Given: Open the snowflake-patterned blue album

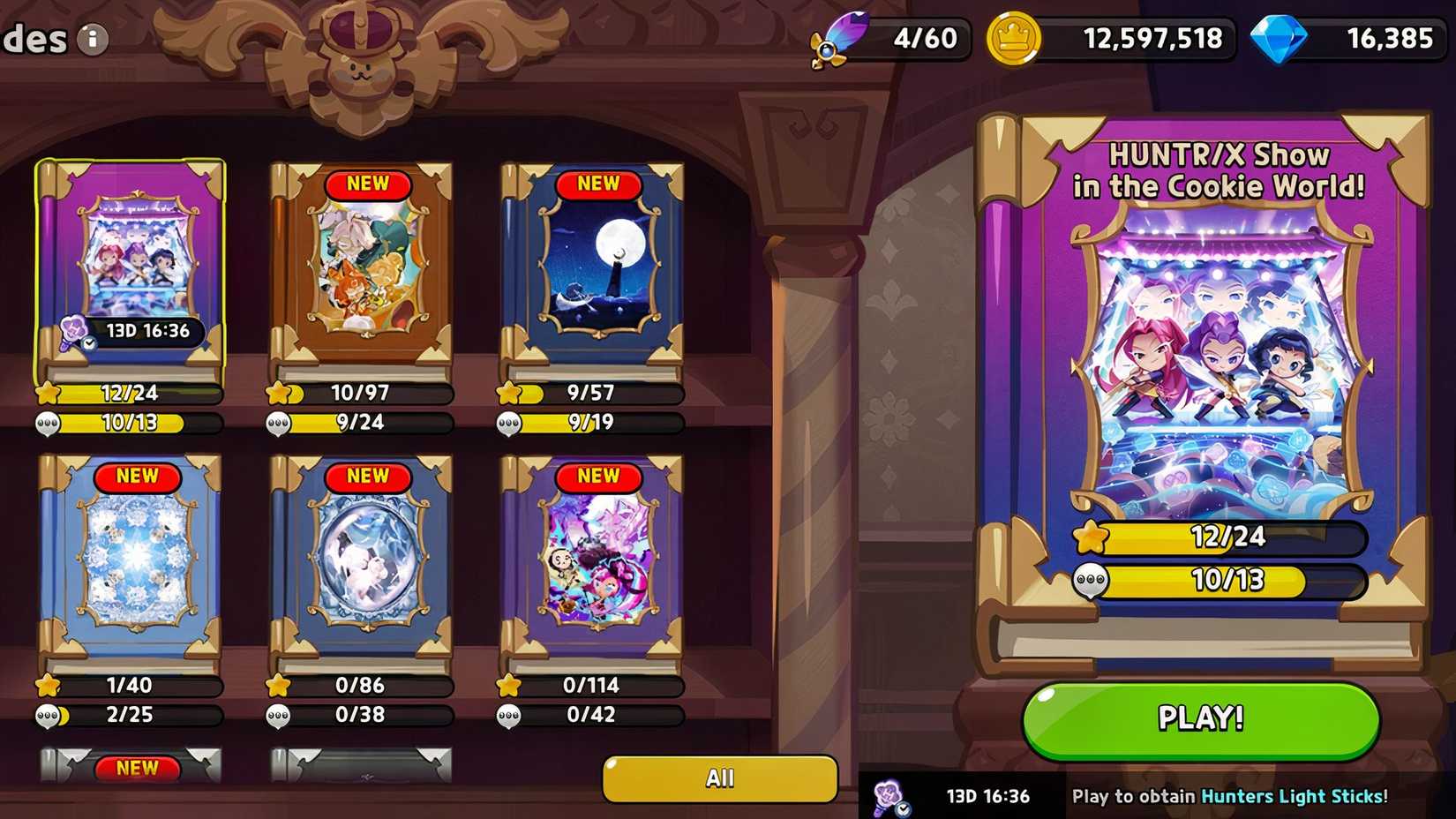Looking at the screenshot, I should [x=131, y=565].
